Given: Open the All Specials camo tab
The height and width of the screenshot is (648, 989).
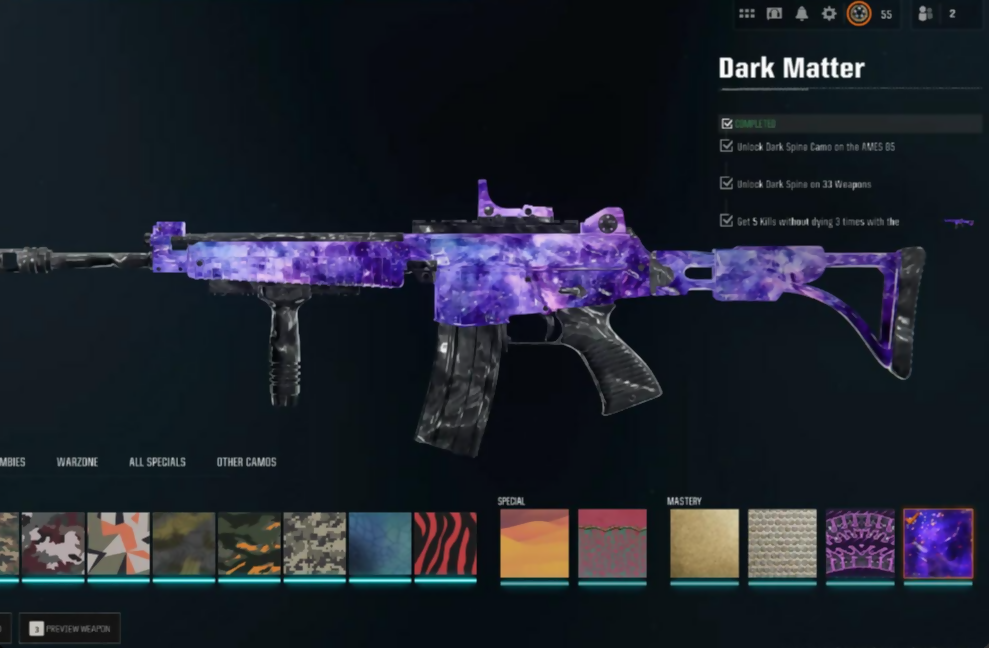Looking at the screenshot, I should pyautogui.click(x=157, y=462).
